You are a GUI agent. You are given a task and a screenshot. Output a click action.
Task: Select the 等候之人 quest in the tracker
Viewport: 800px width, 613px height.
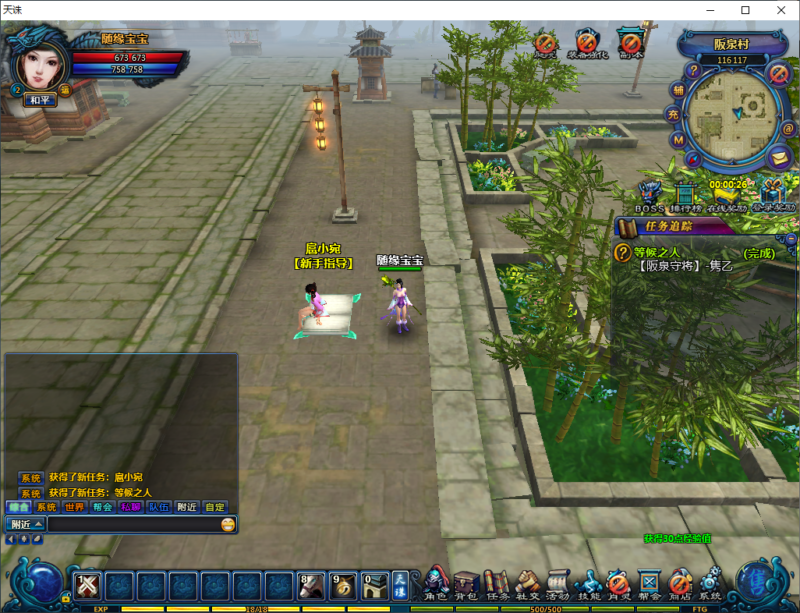pyautogui.click(x=659, y=253)
